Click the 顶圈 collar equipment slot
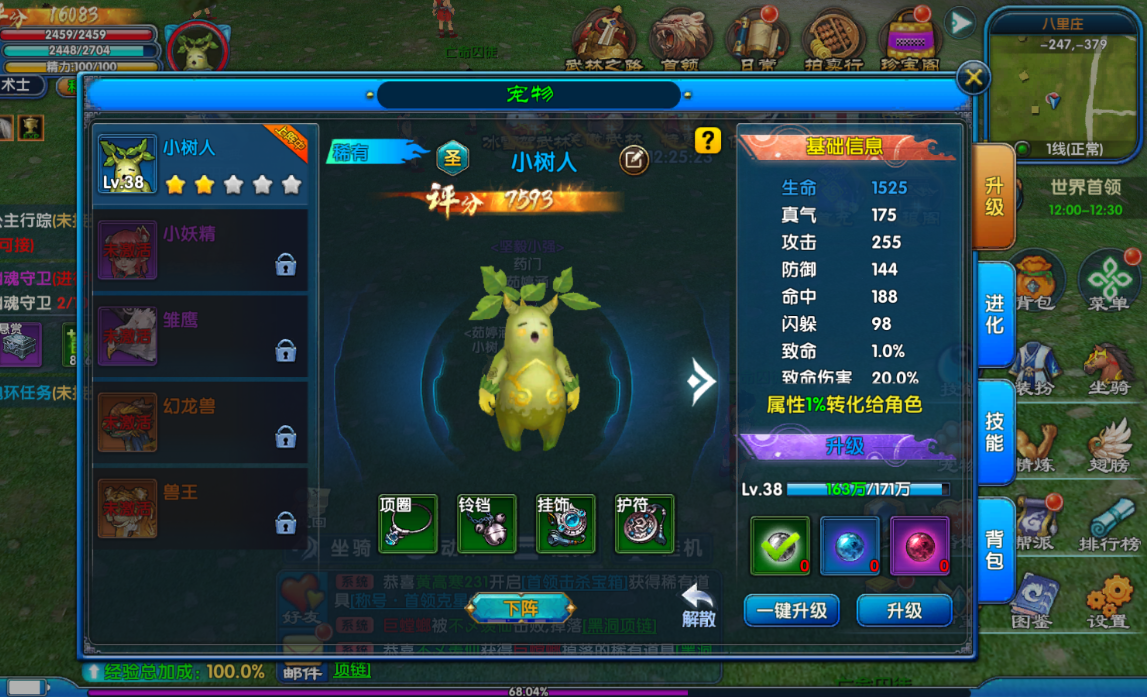Screen dimensions: 1147x697 pyautogui.click(x=408, y=523)
